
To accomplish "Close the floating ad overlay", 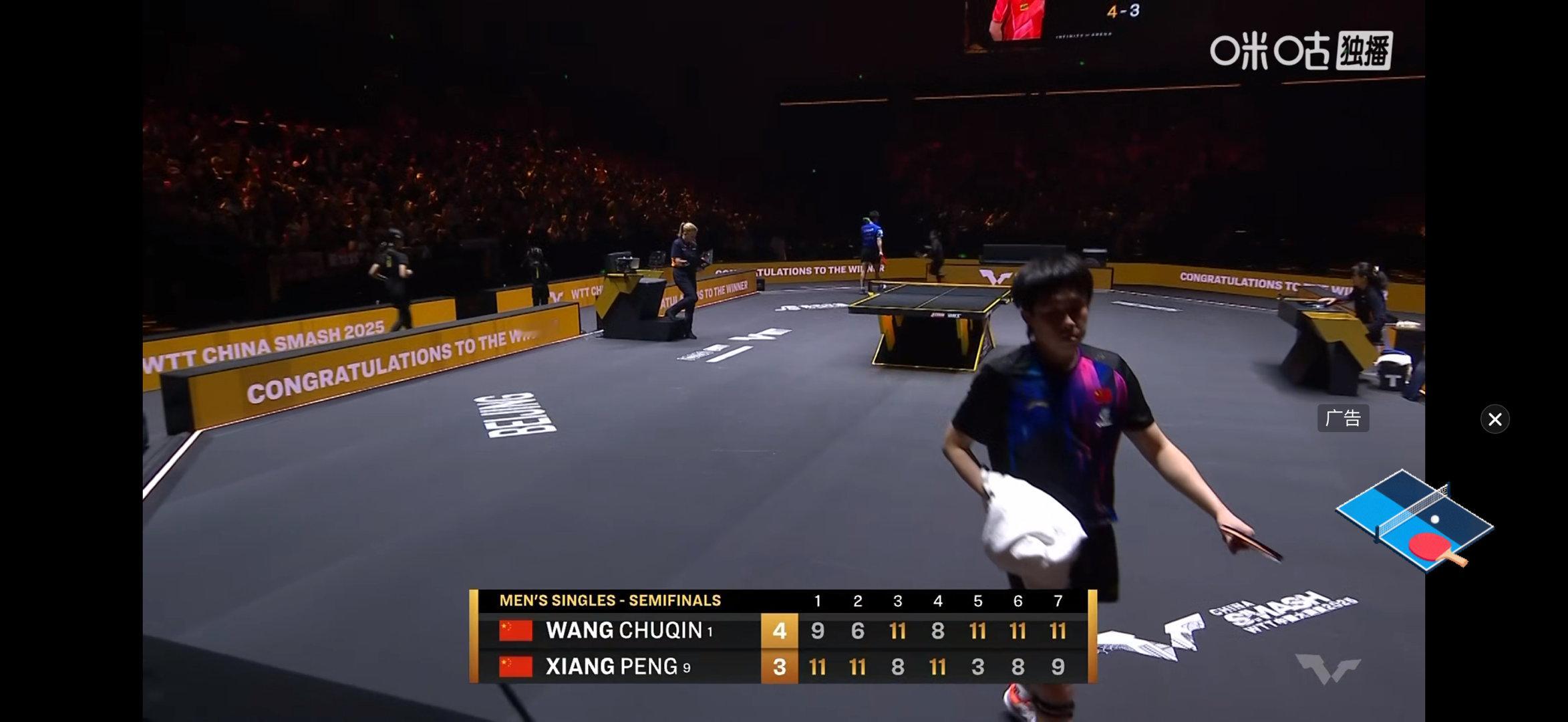I will point(1495,419).
